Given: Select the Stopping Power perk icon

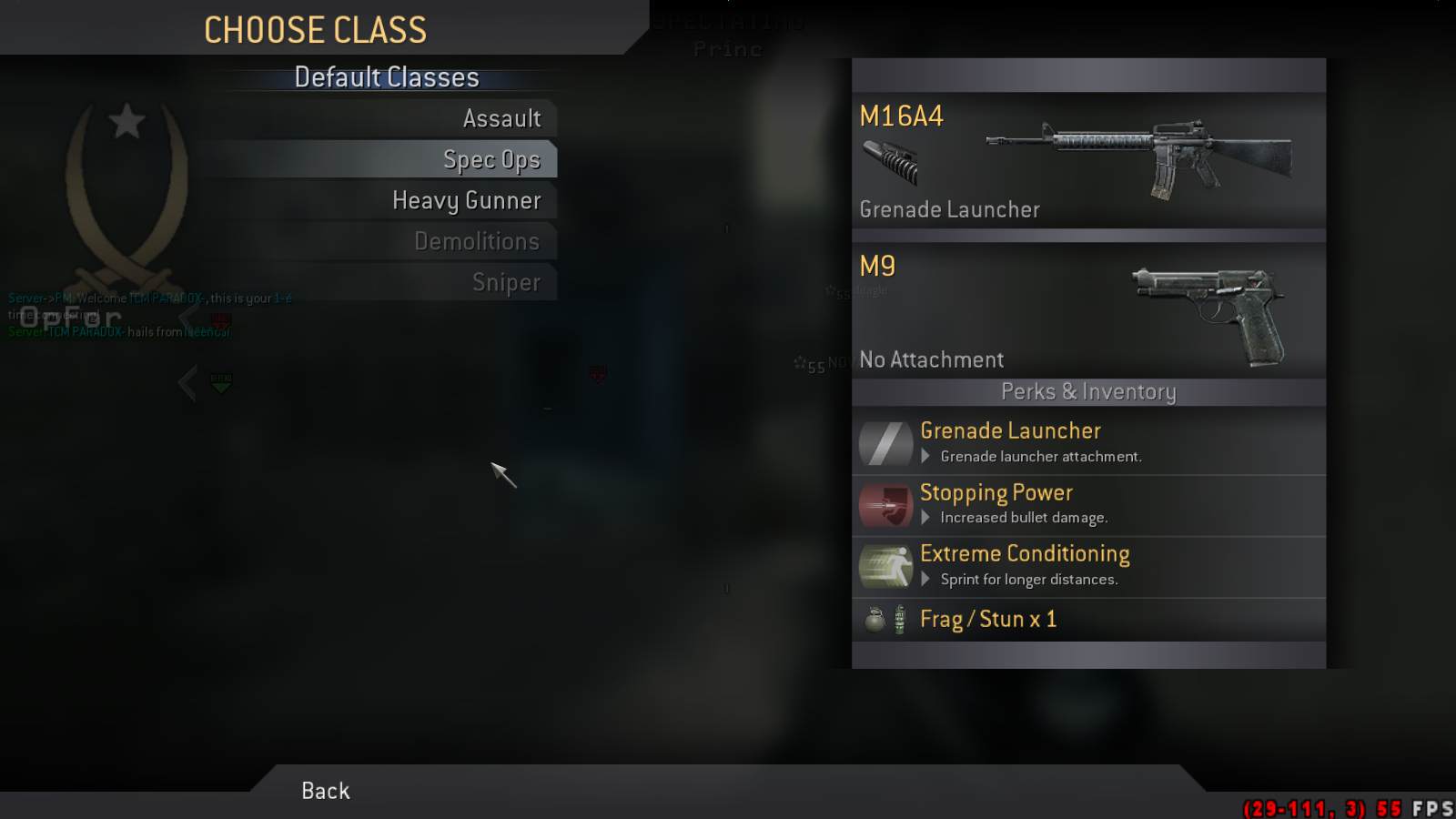Looking at the screenshot, I should click(x=885, y=505).
